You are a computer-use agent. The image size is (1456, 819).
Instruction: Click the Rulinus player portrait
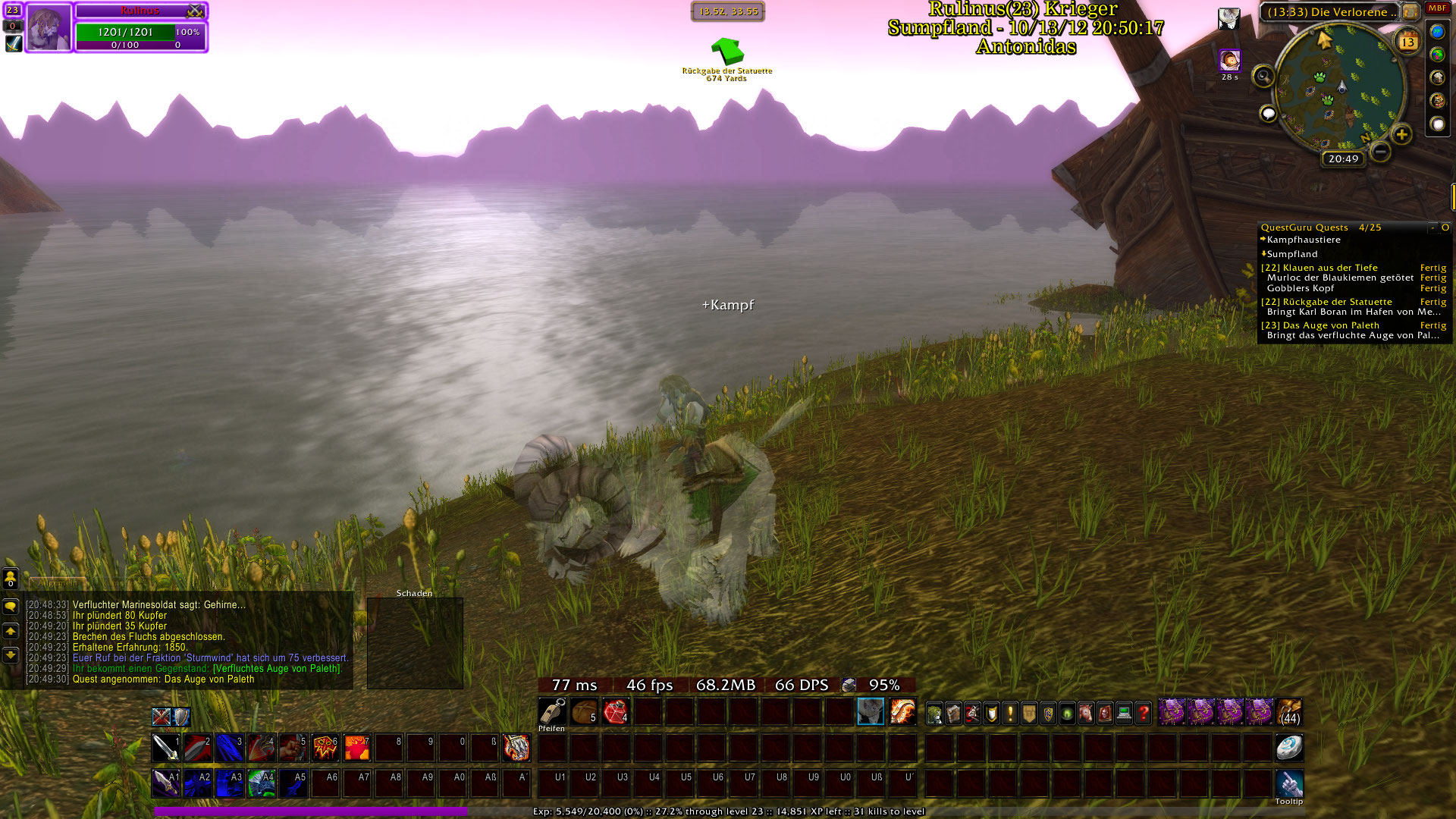49,27
